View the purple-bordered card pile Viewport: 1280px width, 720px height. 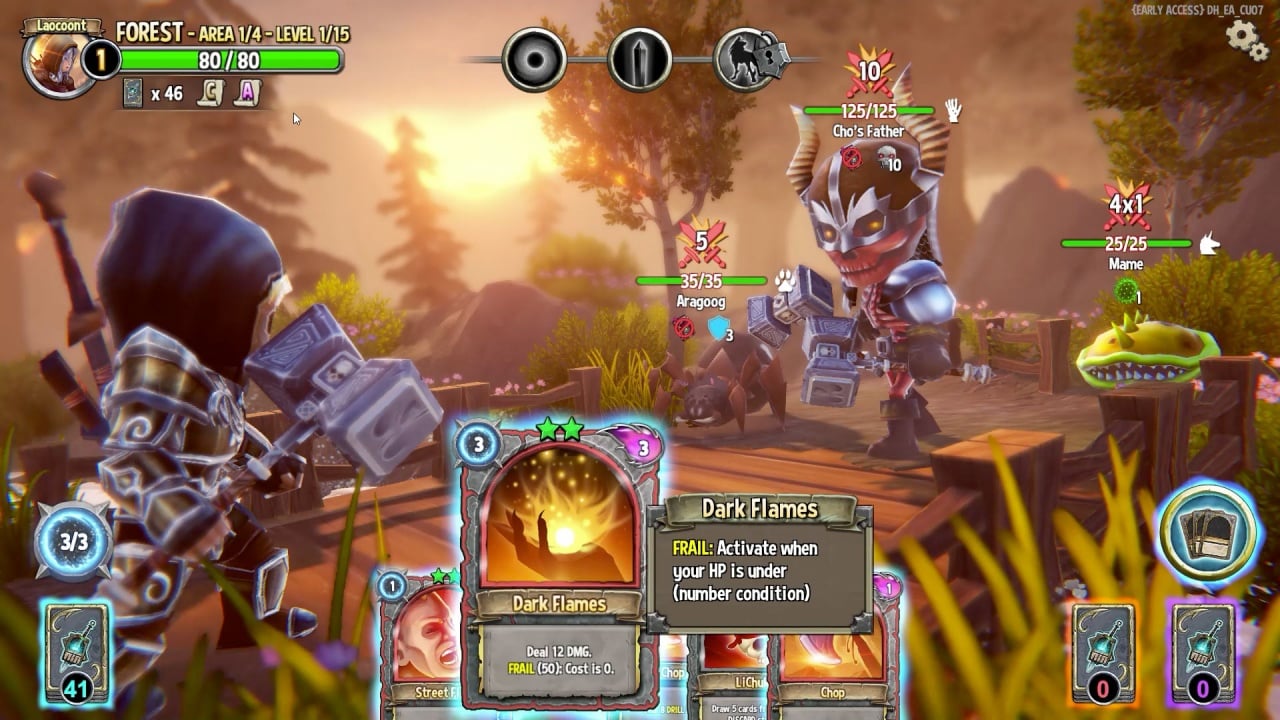(x=1201, y=651)
